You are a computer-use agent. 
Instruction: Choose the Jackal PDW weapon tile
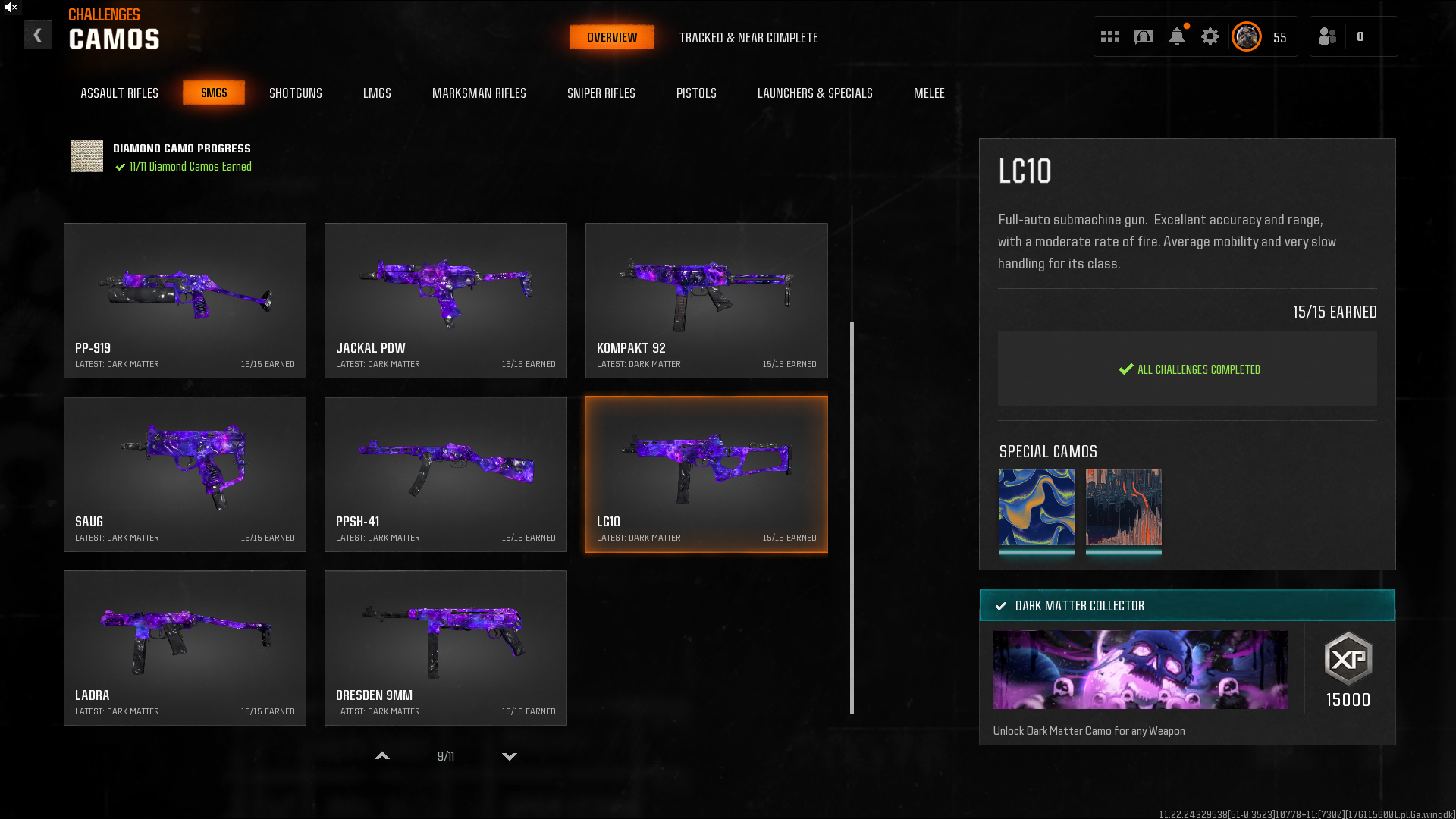click(x=445, y=300)
